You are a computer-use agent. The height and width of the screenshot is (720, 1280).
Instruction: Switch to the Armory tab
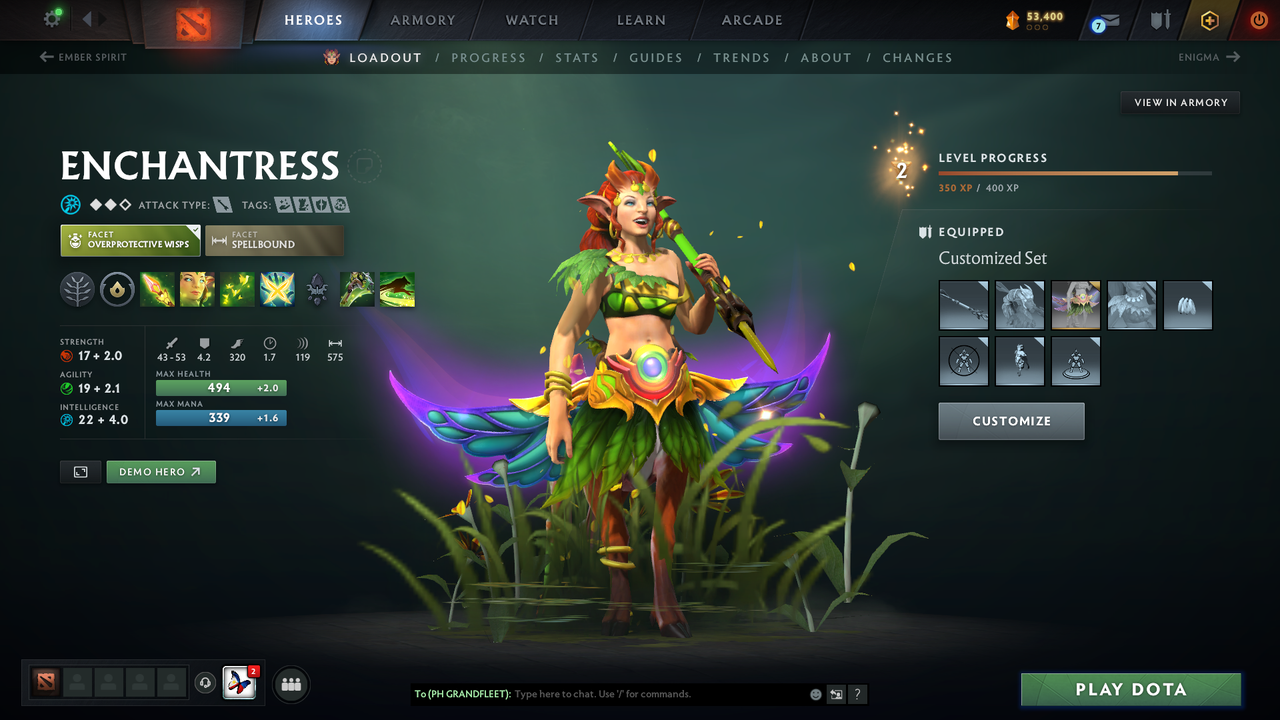[x=422, y=19]
